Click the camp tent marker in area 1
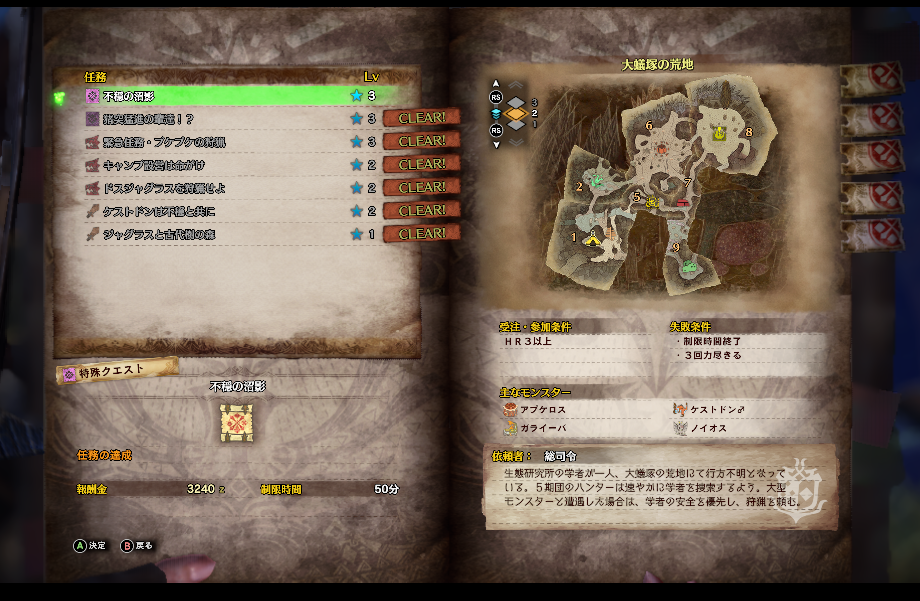 click(593, 238)
